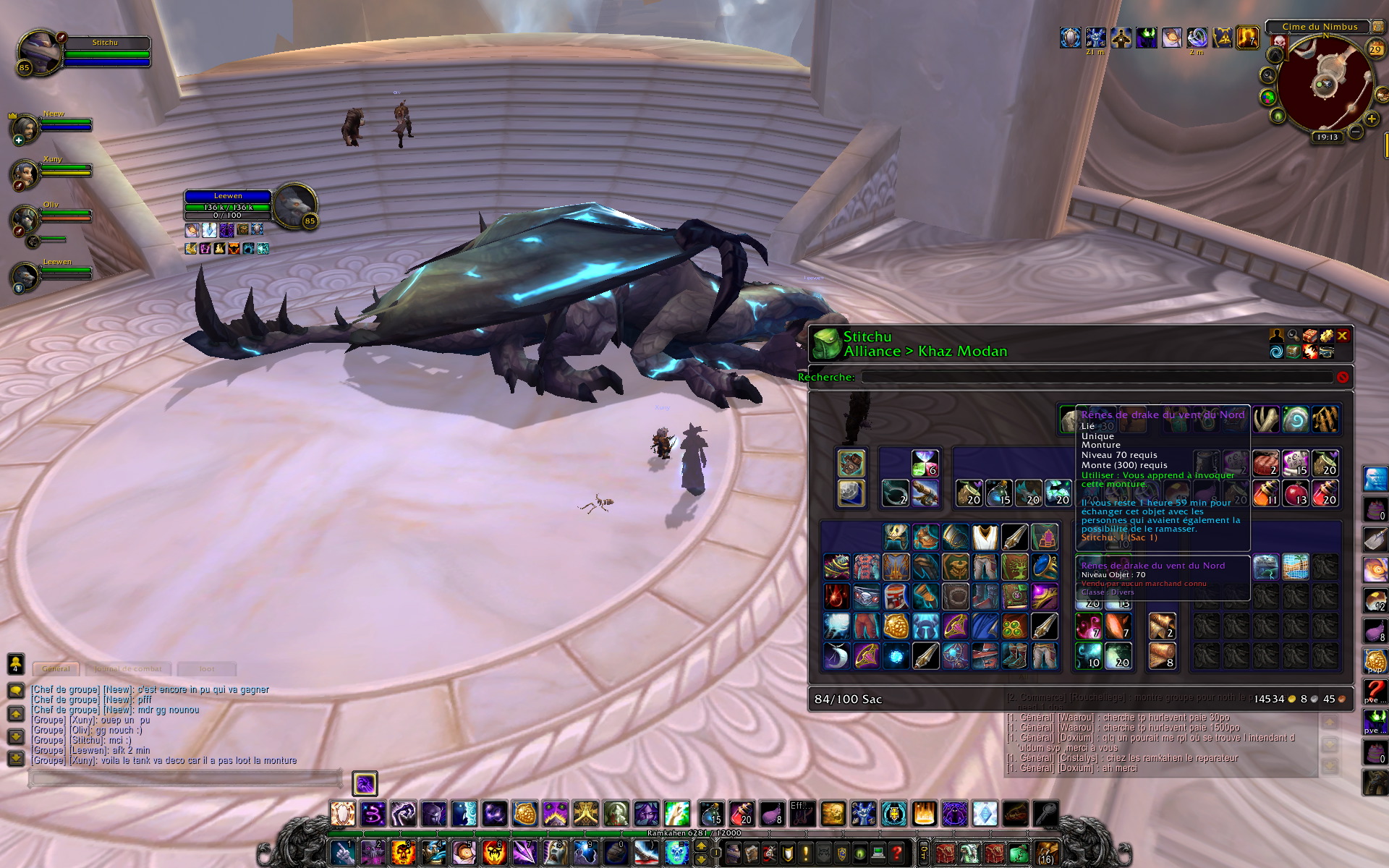Clear the bag search with red circle button

[1343, 377]
